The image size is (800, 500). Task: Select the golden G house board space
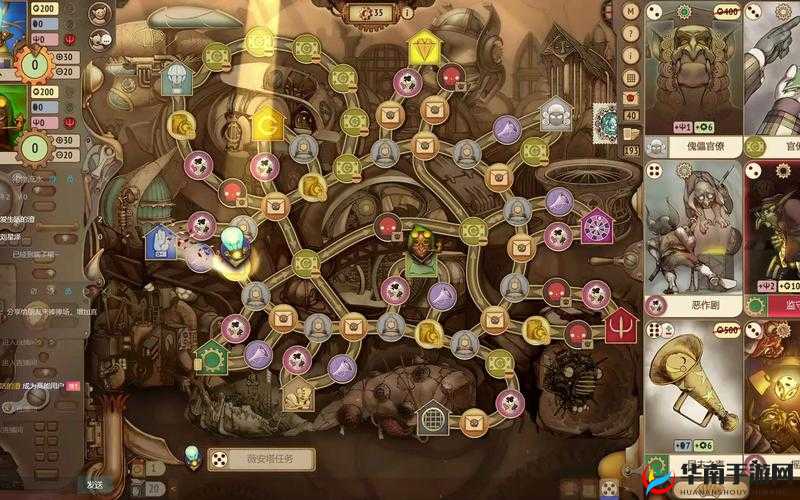click(266, 124)
